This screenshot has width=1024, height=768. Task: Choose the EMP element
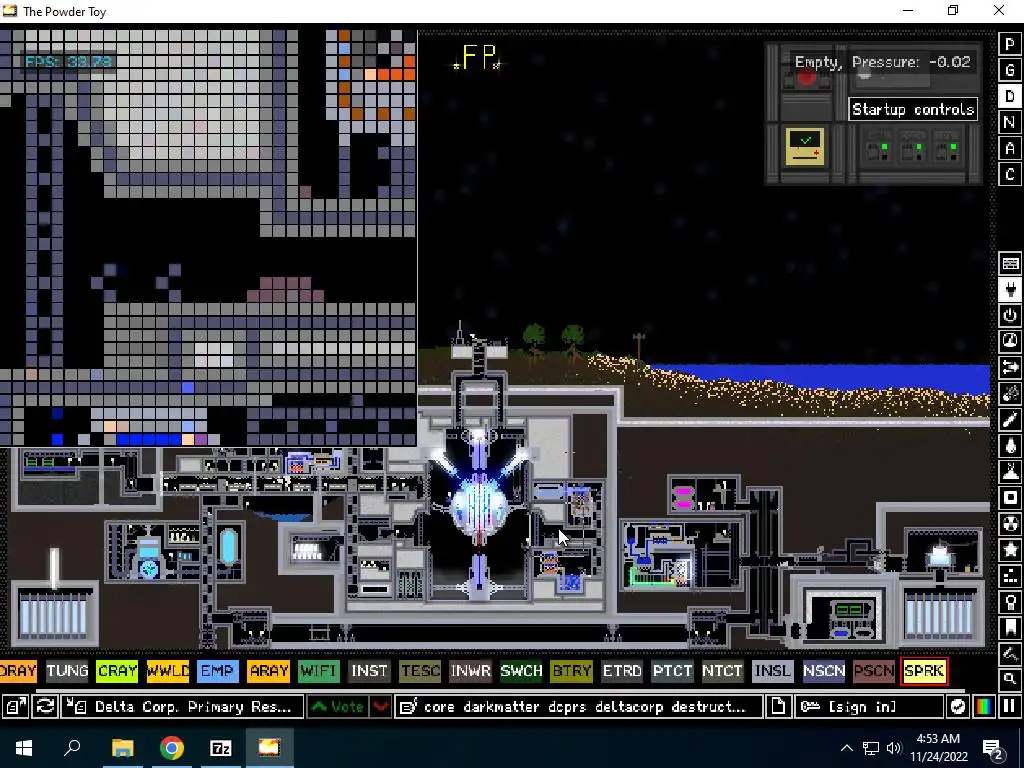(217, 671)
